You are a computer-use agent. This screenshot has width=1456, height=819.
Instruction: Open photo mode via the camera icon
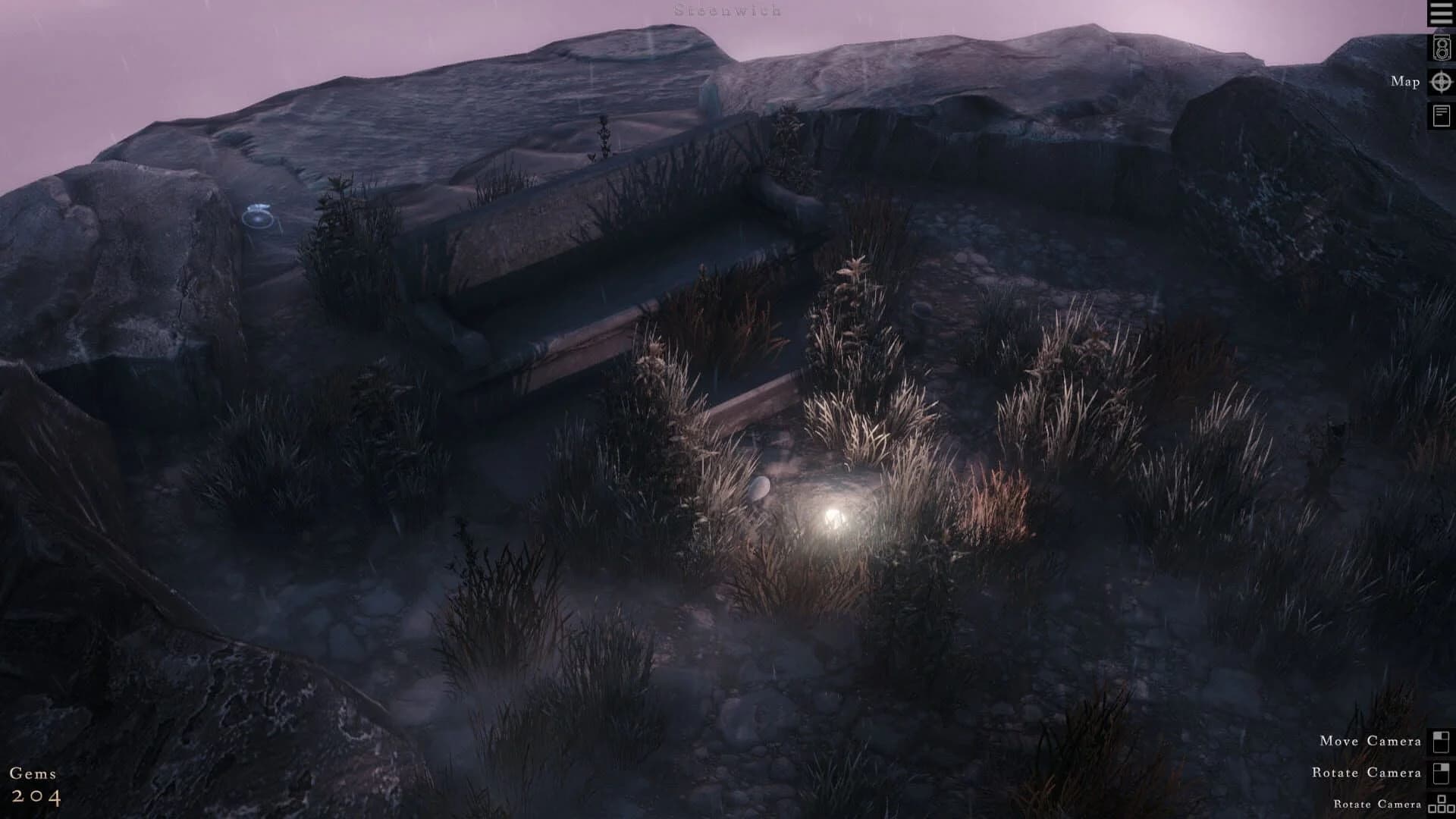coord(1441,47)
